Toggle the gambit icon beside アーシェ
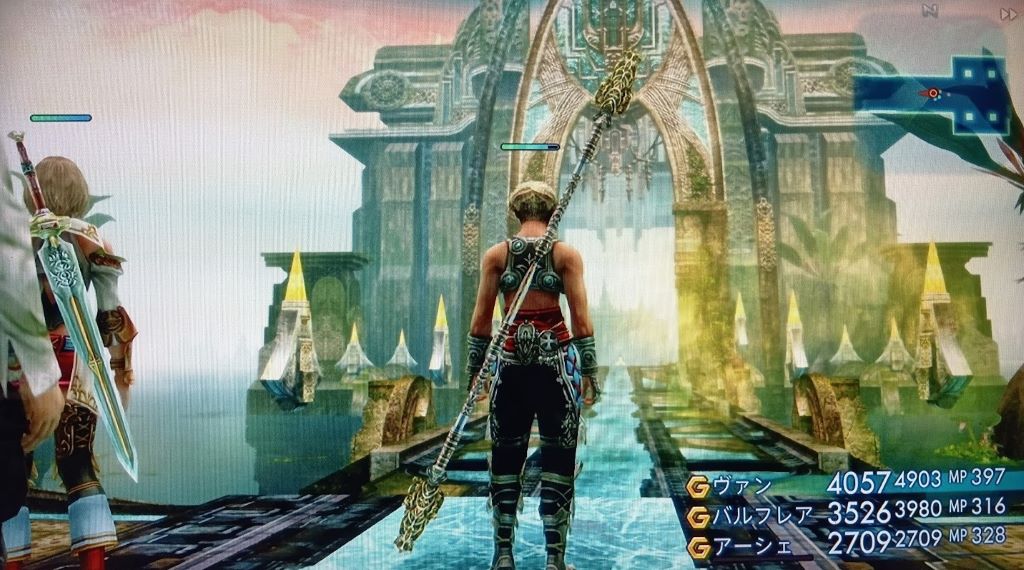The width and height of the screenshot is (1024, 570). pos(698,547)
